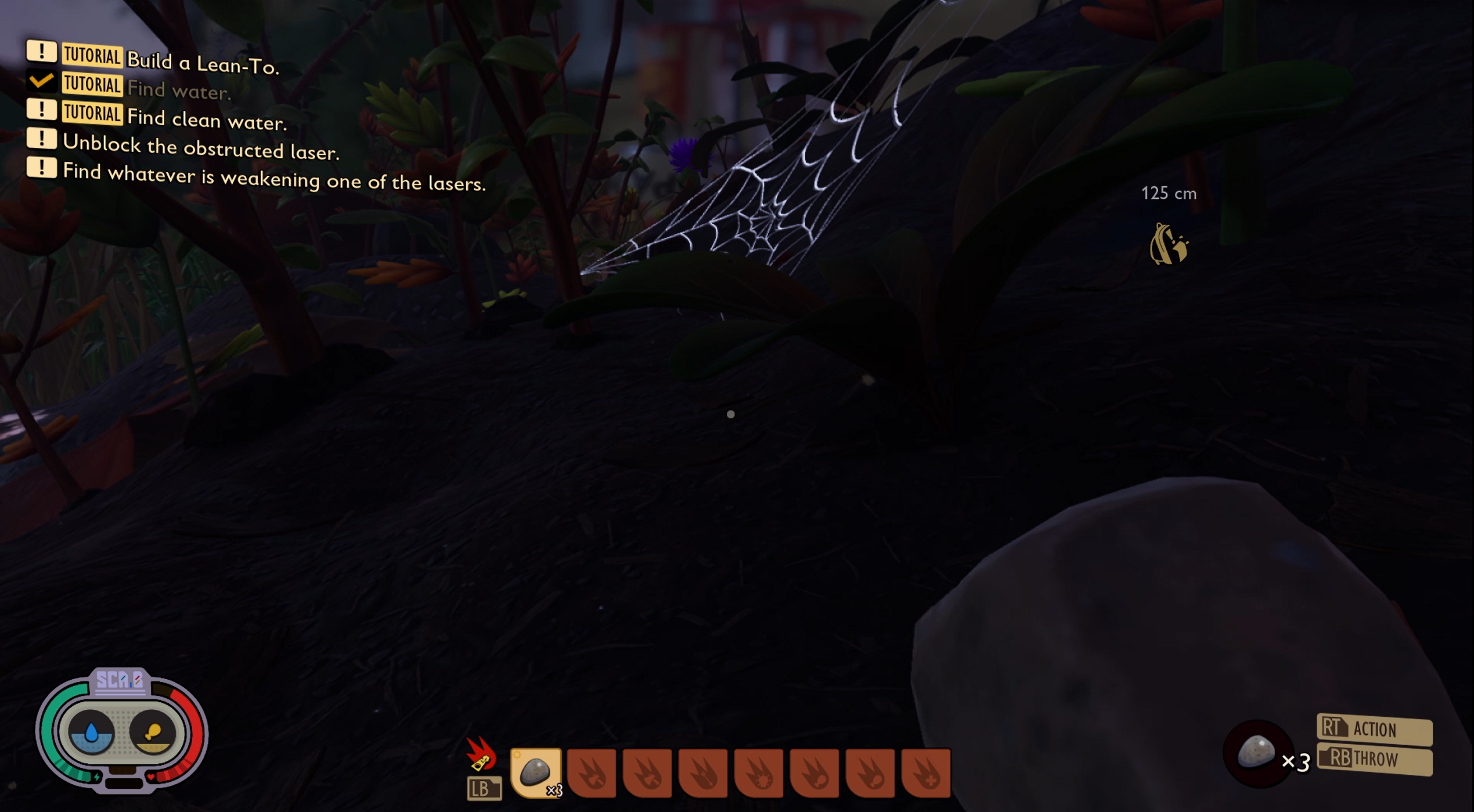The image size is (1474, 812).
Task: Select the pebble in the first hotbar slot
Action: 537,772
